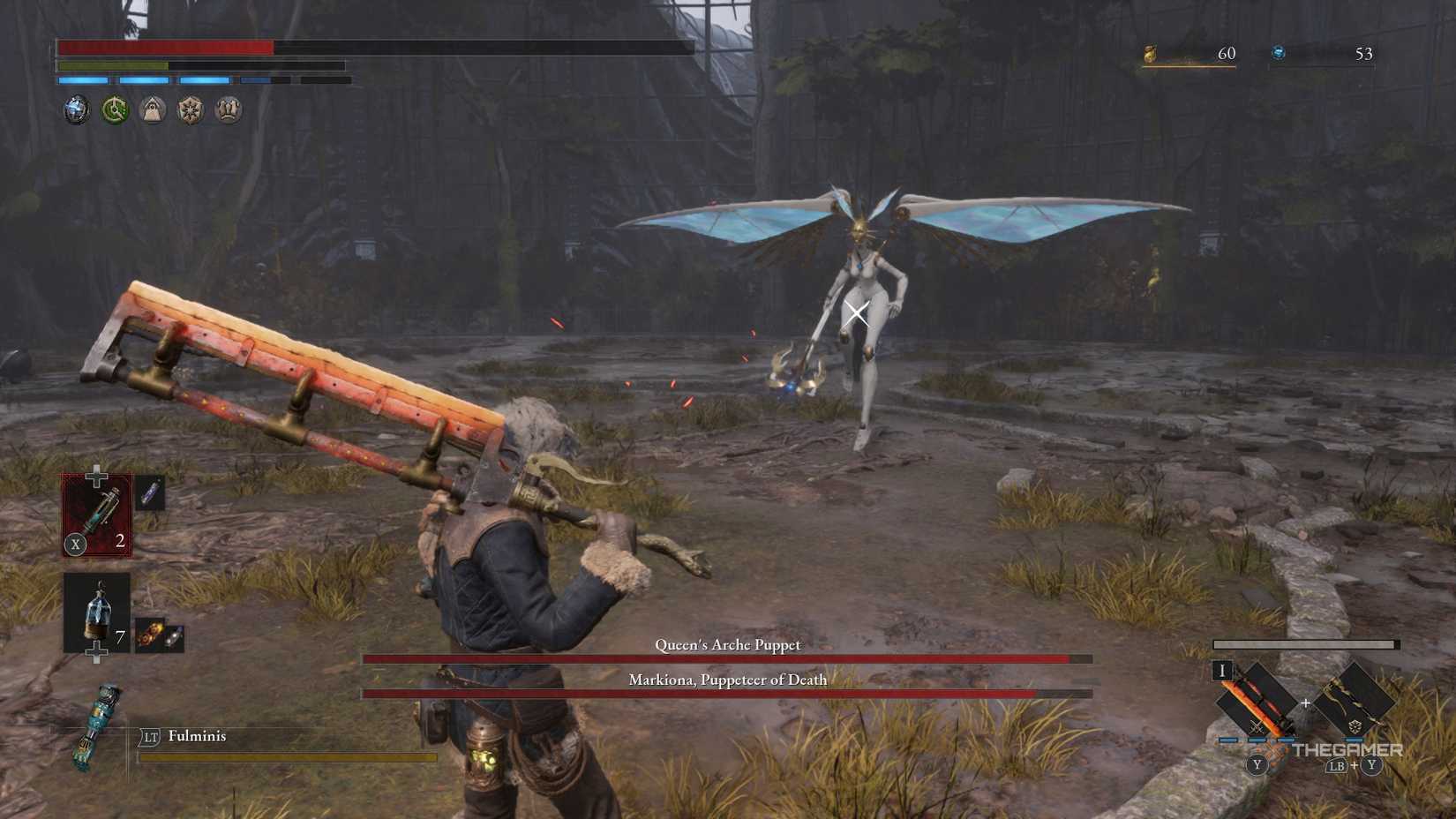Screen dimensions: 1456x819
Task: Click the I key indicator near weapon slots
Action: pyautogui.click(x=1222, y=672)
